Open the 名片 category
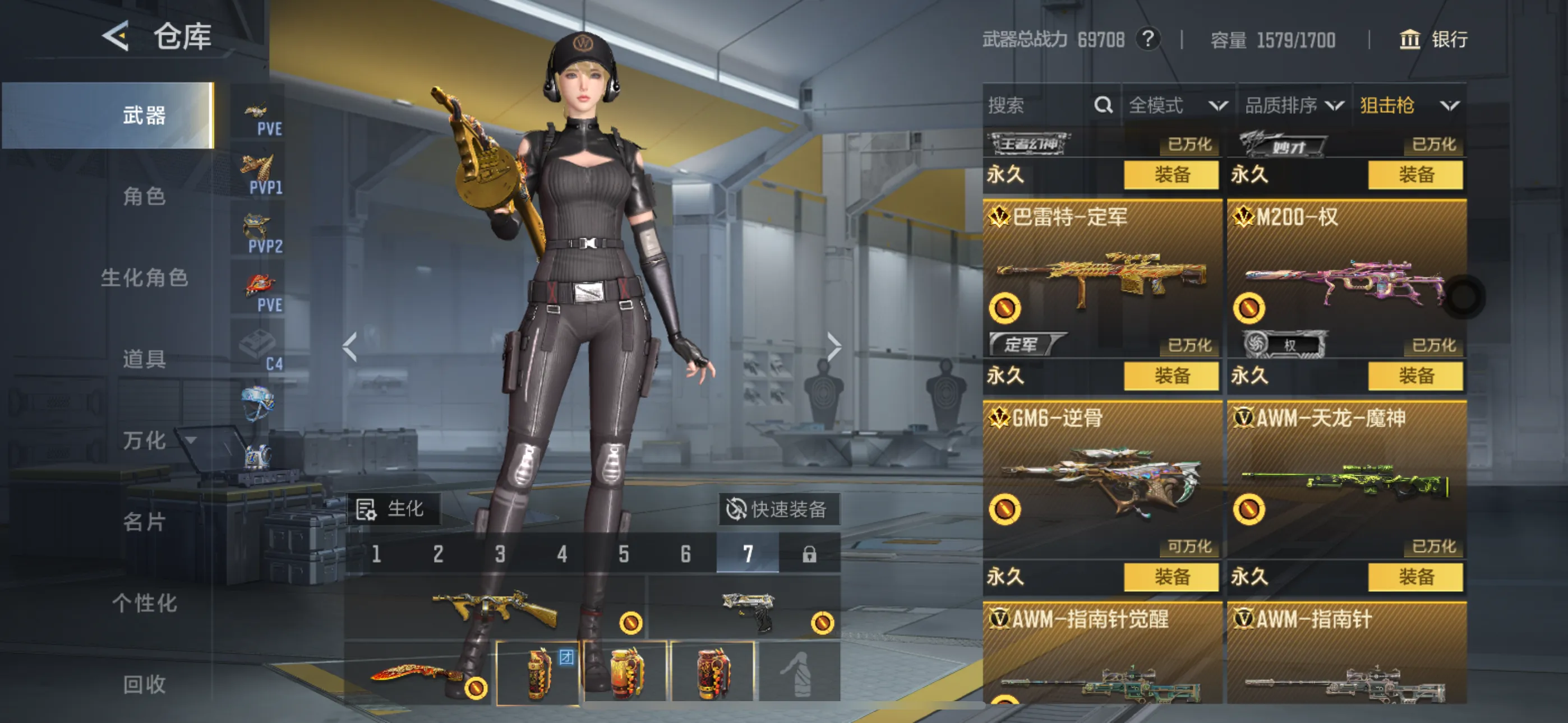Screen dimensions: 1568x723 pos(144,522)
